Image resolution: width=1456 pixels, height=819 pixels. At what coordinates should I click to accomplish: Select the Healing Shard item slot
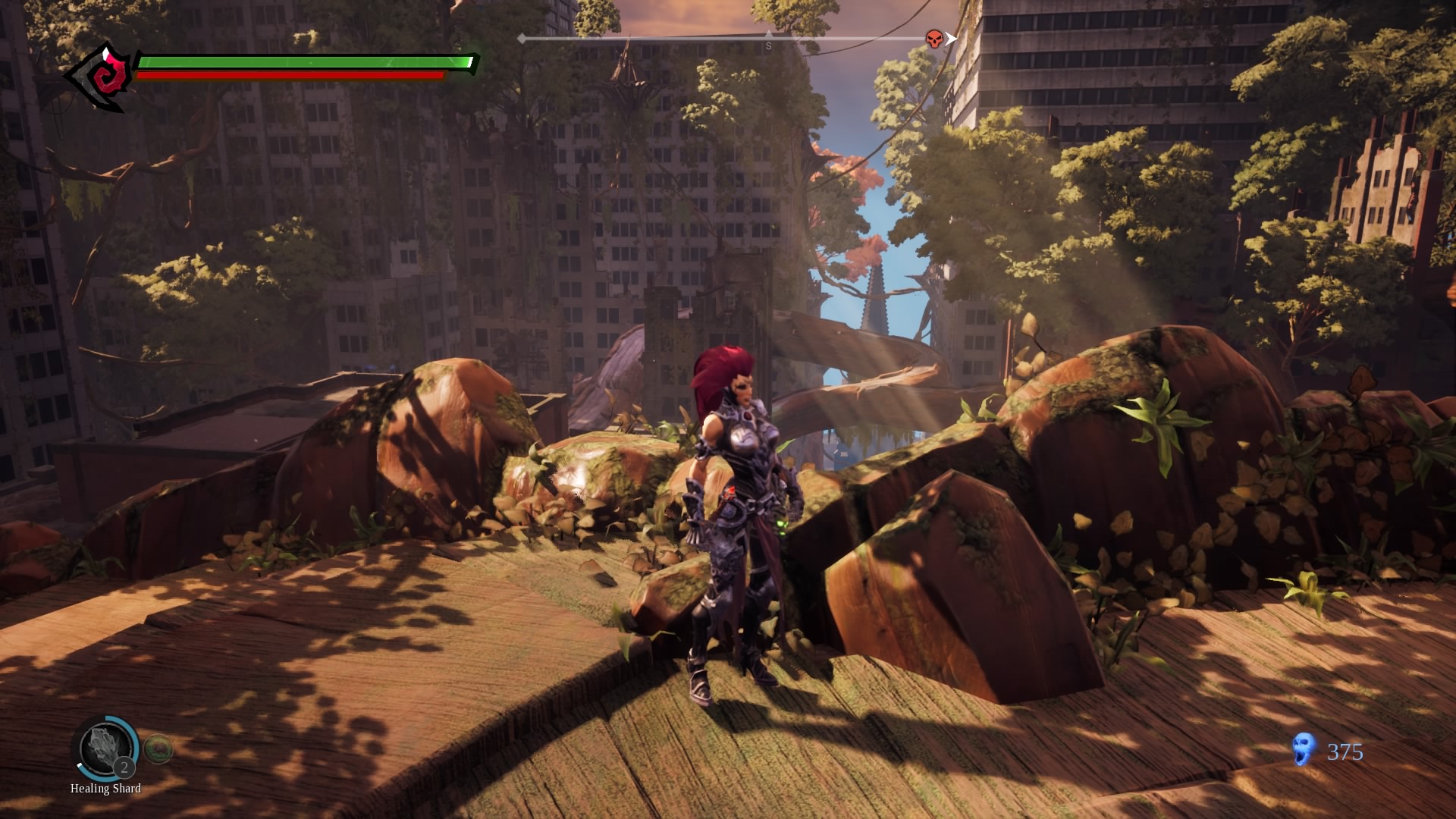[105, 748]
